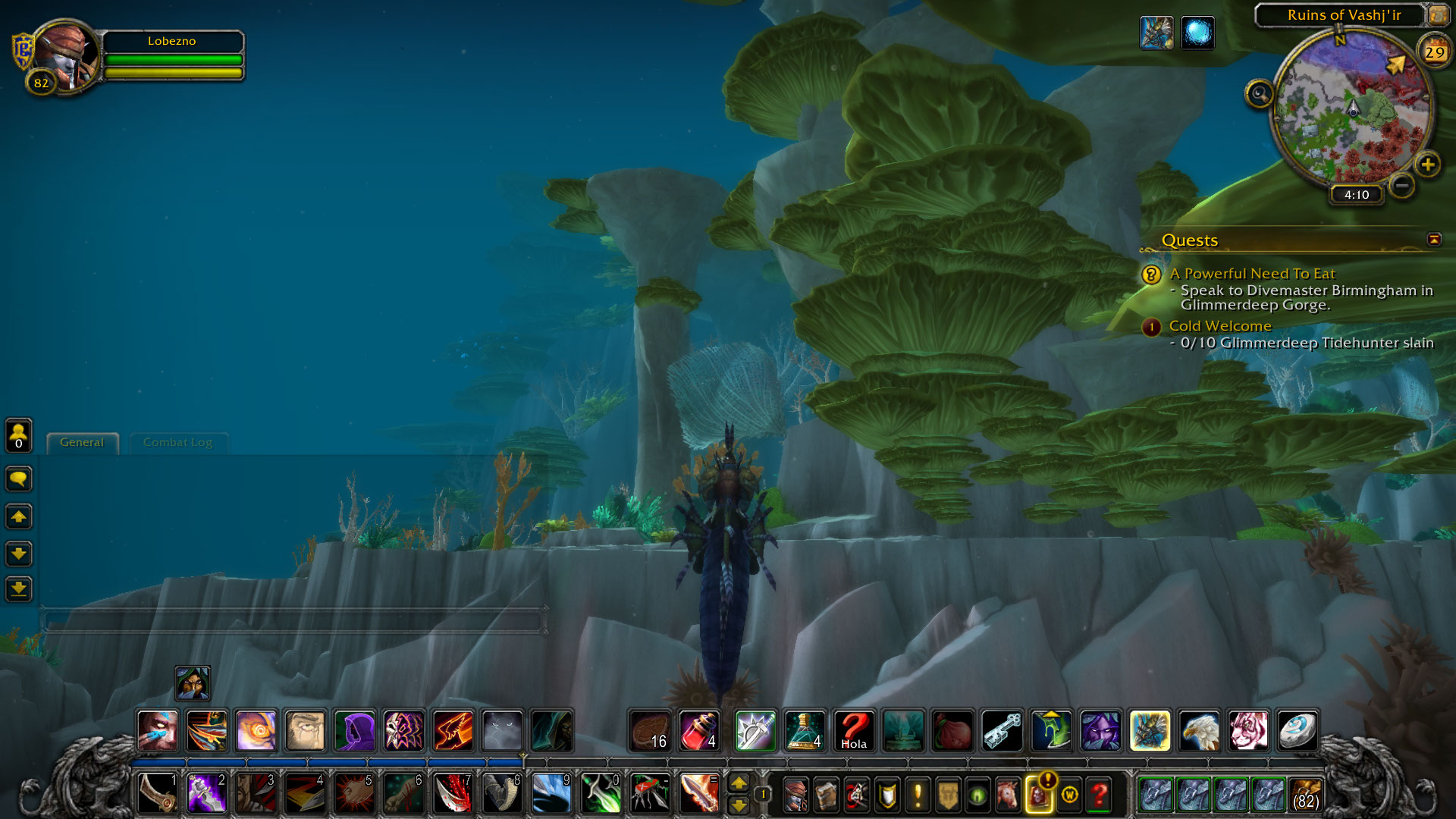Open the red question mark help menu
This screenshot has width=1456, height=819.
tap(1099, 795)
